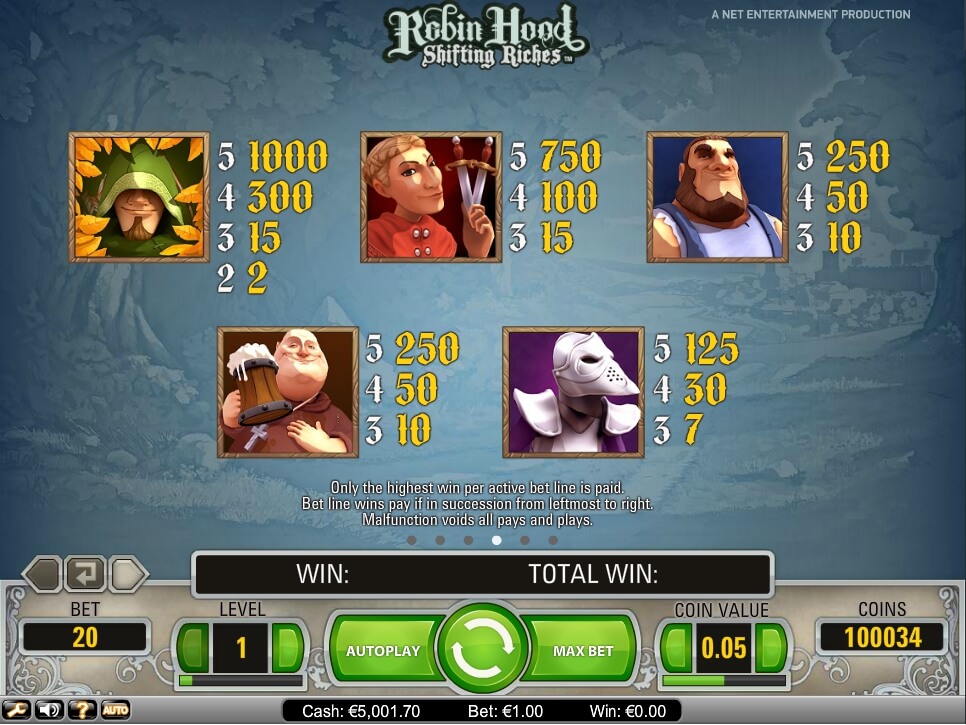Click the small AUTO button

(115, 710)
